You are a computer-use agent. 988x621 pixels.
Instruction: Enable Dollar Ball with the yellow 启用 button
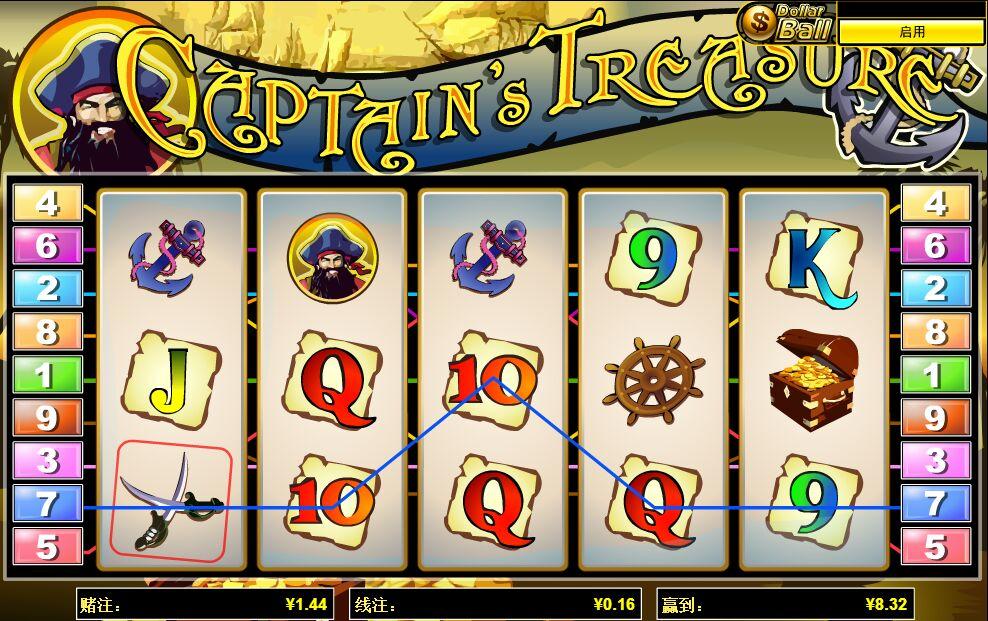click(x=911, y=32)
